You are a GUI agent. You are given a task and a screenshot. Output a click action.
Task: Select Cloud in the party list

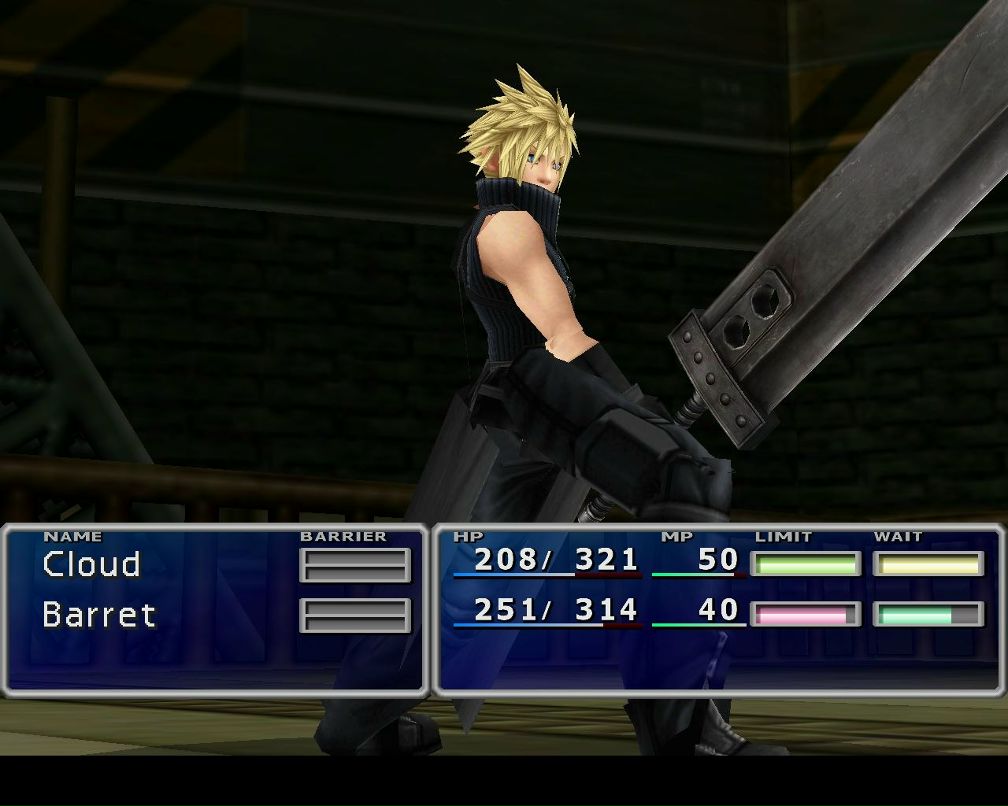click(91, 565)
